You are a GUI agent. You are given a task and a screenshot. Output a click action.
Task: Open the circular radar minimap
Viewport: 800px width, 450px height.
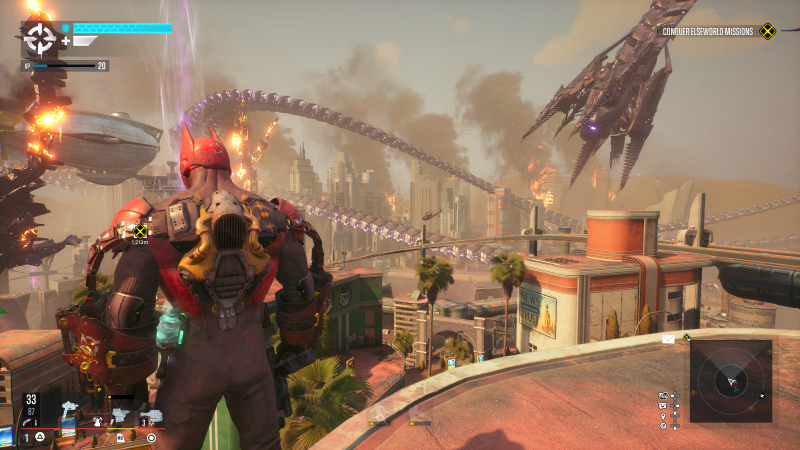(x=730, y=382)
